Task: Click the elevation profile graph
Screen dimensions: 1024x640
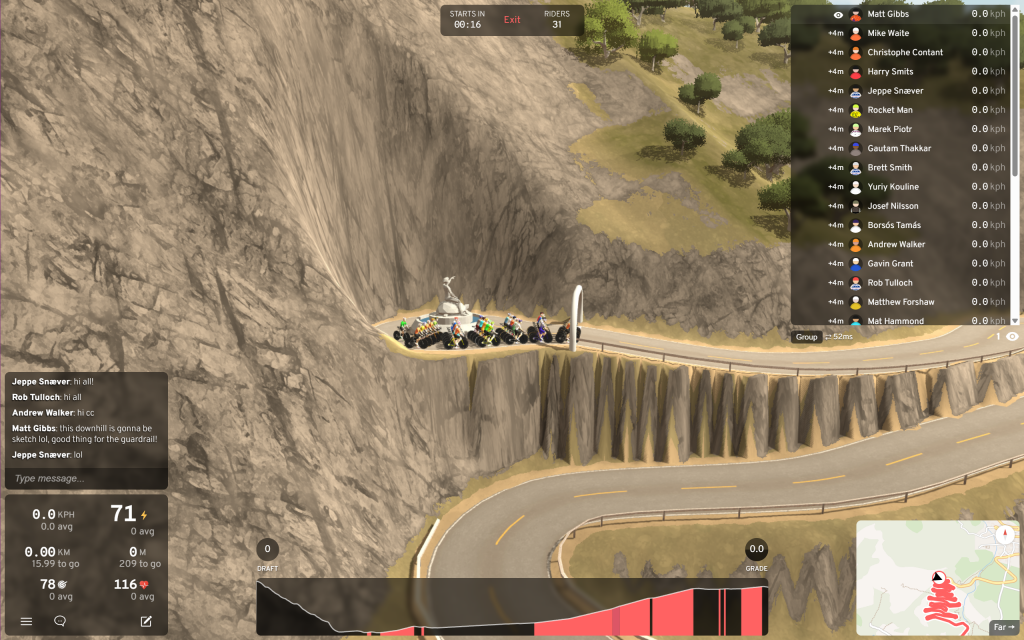Action: pos(512,608)
